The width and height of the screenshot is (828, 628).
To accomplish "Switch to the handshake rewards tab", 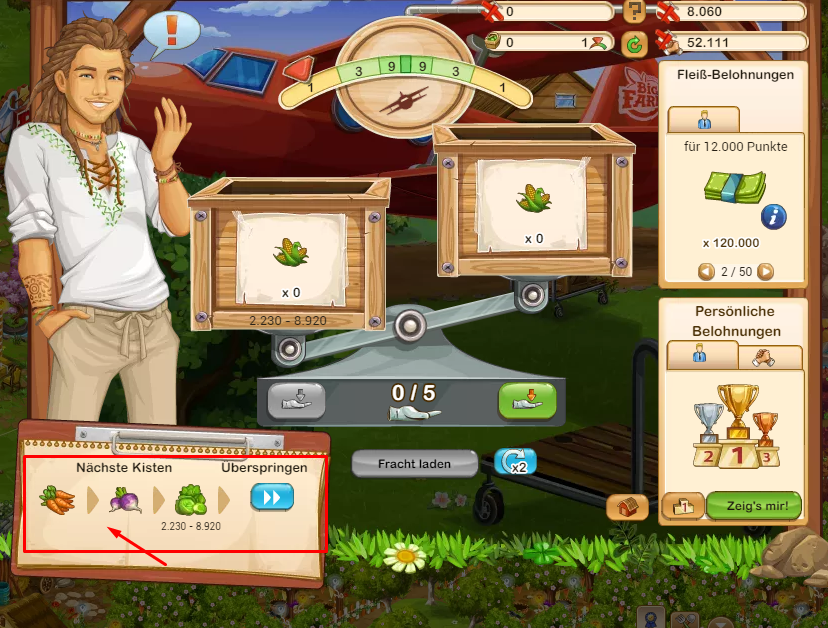I will pyautogui.click(x=770, y=355).
